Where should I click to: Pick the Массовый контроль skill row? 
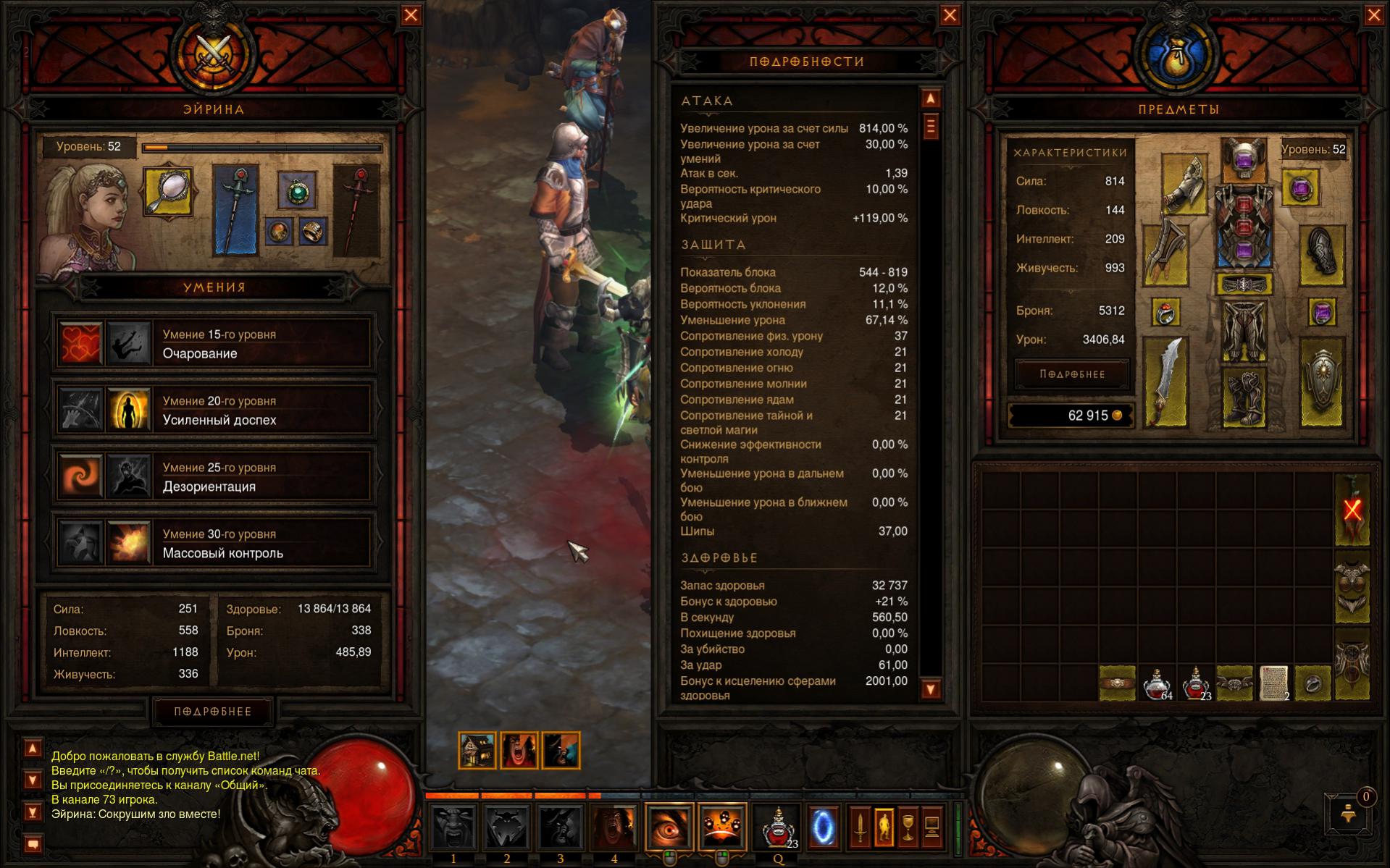pos(214,544)
